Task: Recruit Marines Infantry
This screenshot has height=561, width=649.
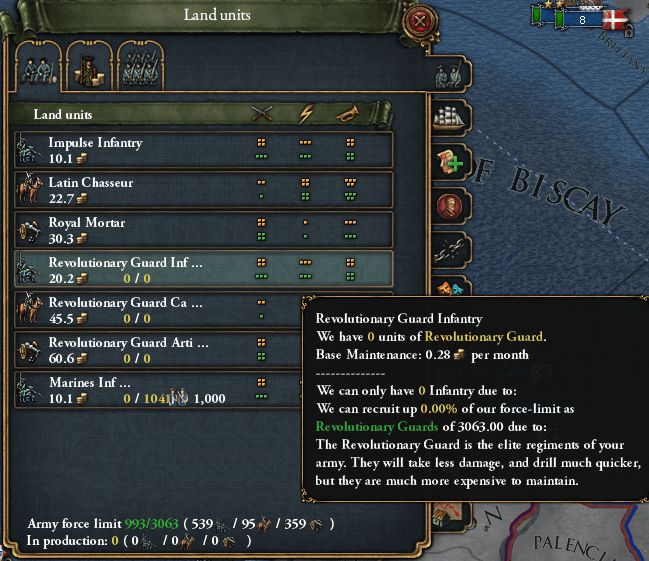Action: (150, 388)
